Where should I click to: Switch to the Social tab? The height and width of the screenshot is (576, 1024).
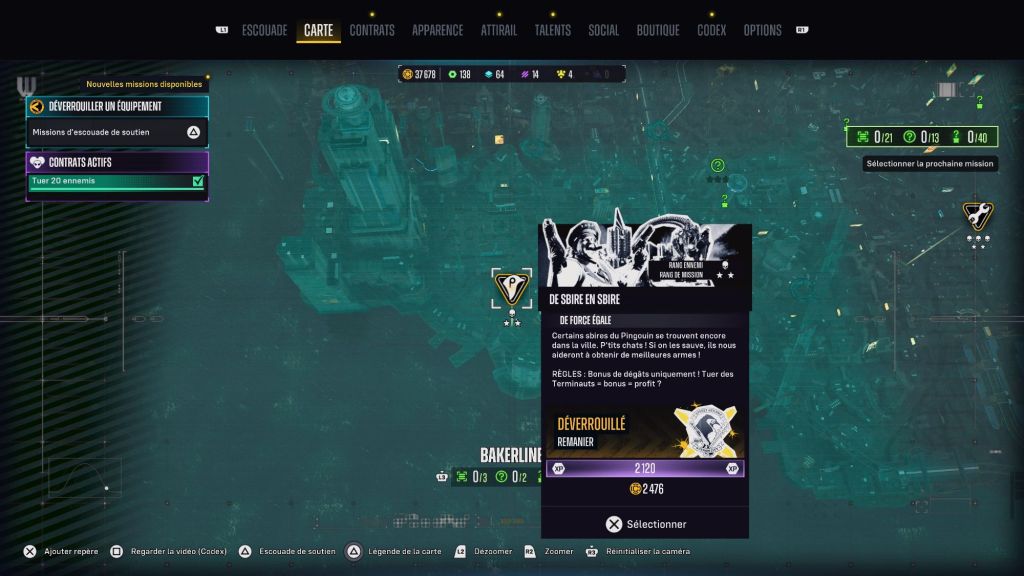coord(603,30)
